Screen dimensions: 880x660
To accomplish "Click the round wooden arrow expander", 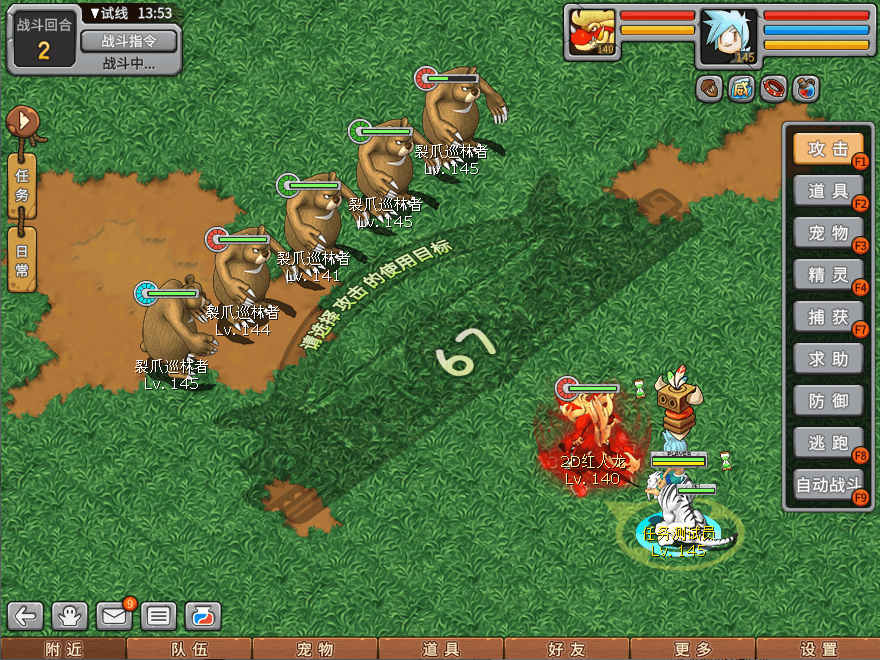I will click(x=21, y=122).
